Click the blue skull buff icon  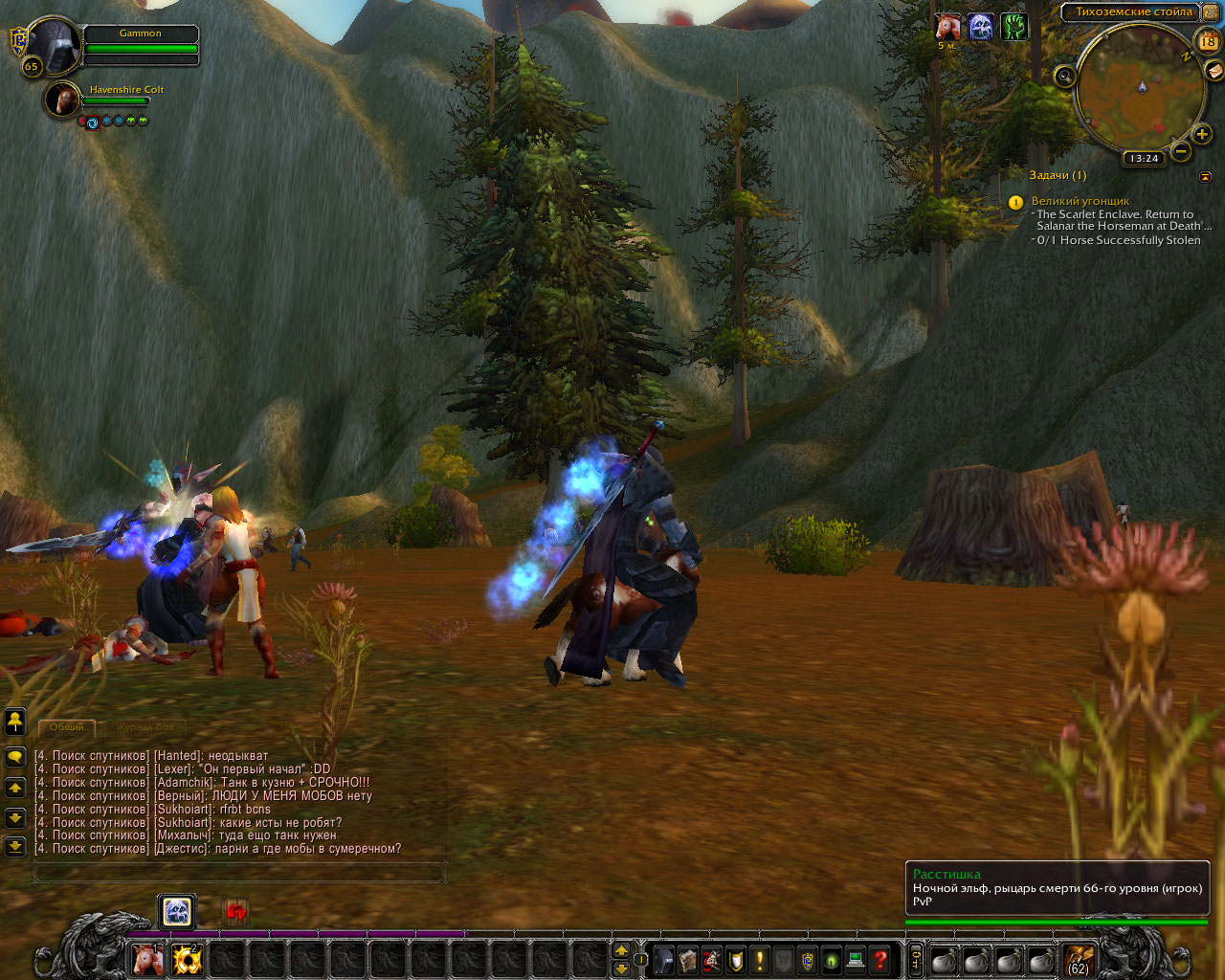click(x=980, y=27)
